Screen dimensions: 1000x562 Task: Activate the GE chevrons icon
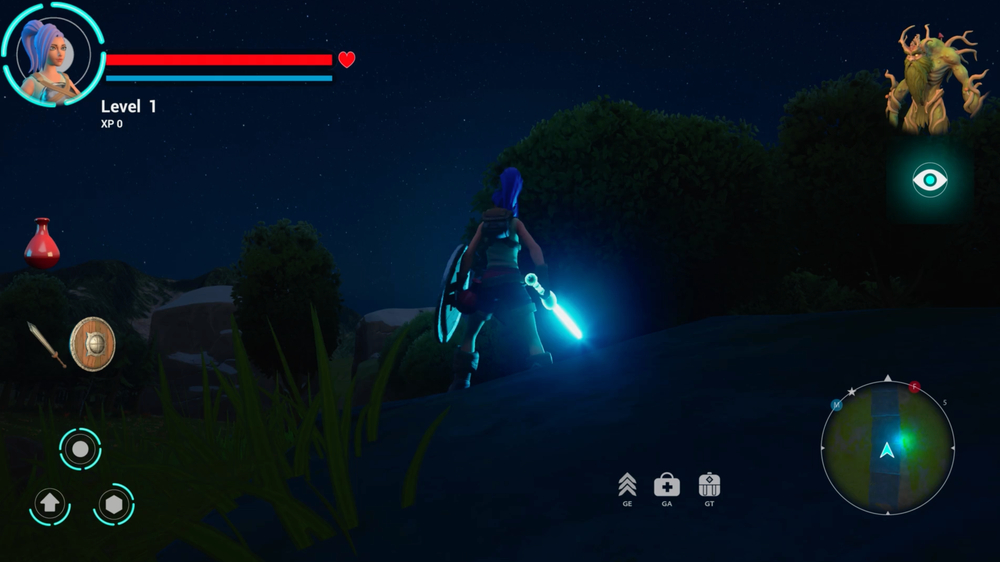pyautogui.click(x=627, y=485)
